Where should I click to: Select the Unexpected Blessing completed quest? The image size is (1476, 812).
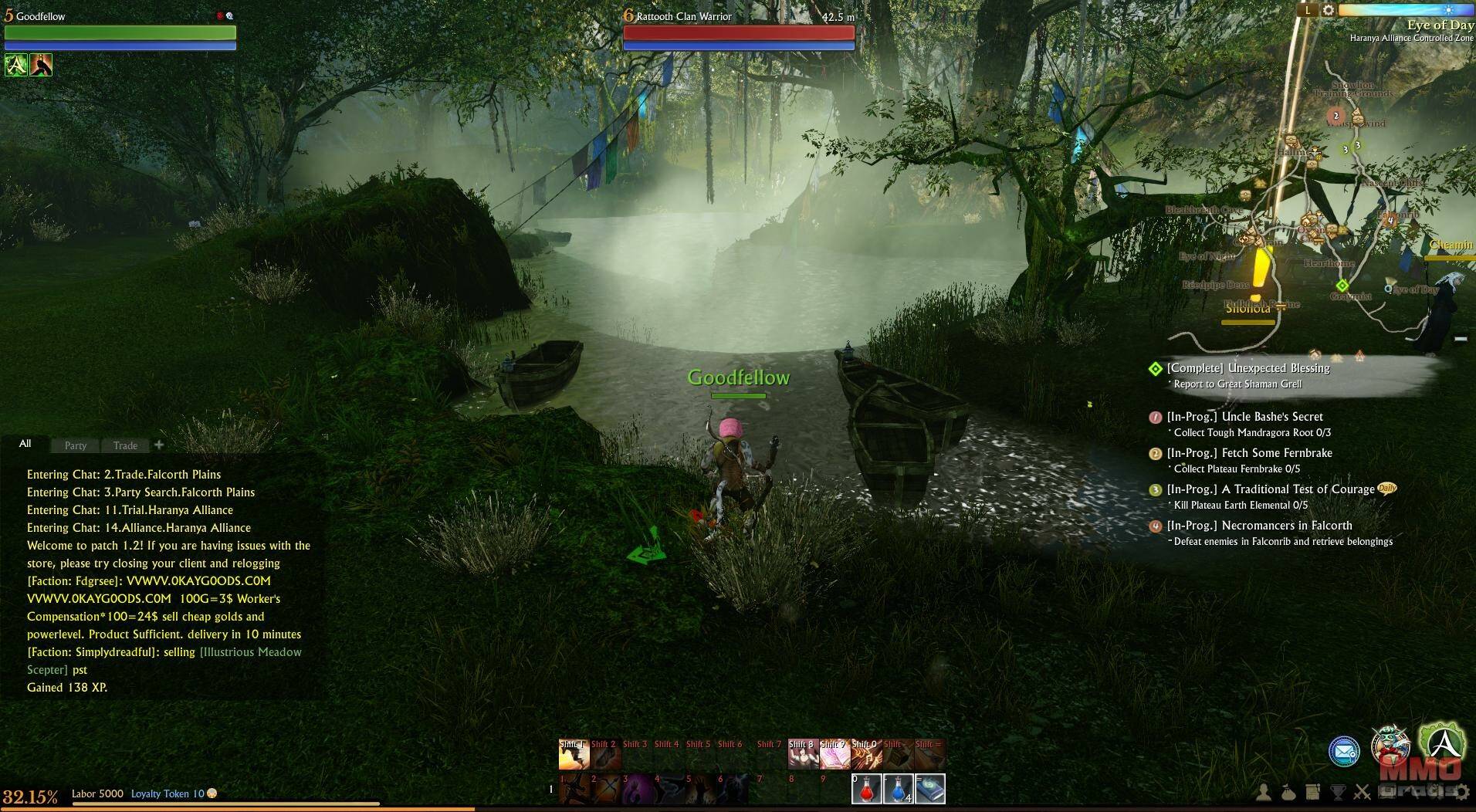[1247, 368]
